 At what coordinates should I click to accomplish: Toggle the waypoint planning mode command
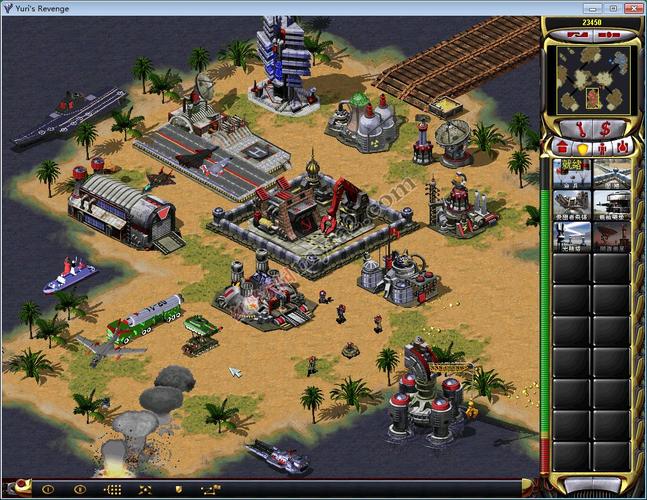coord(210,490)
